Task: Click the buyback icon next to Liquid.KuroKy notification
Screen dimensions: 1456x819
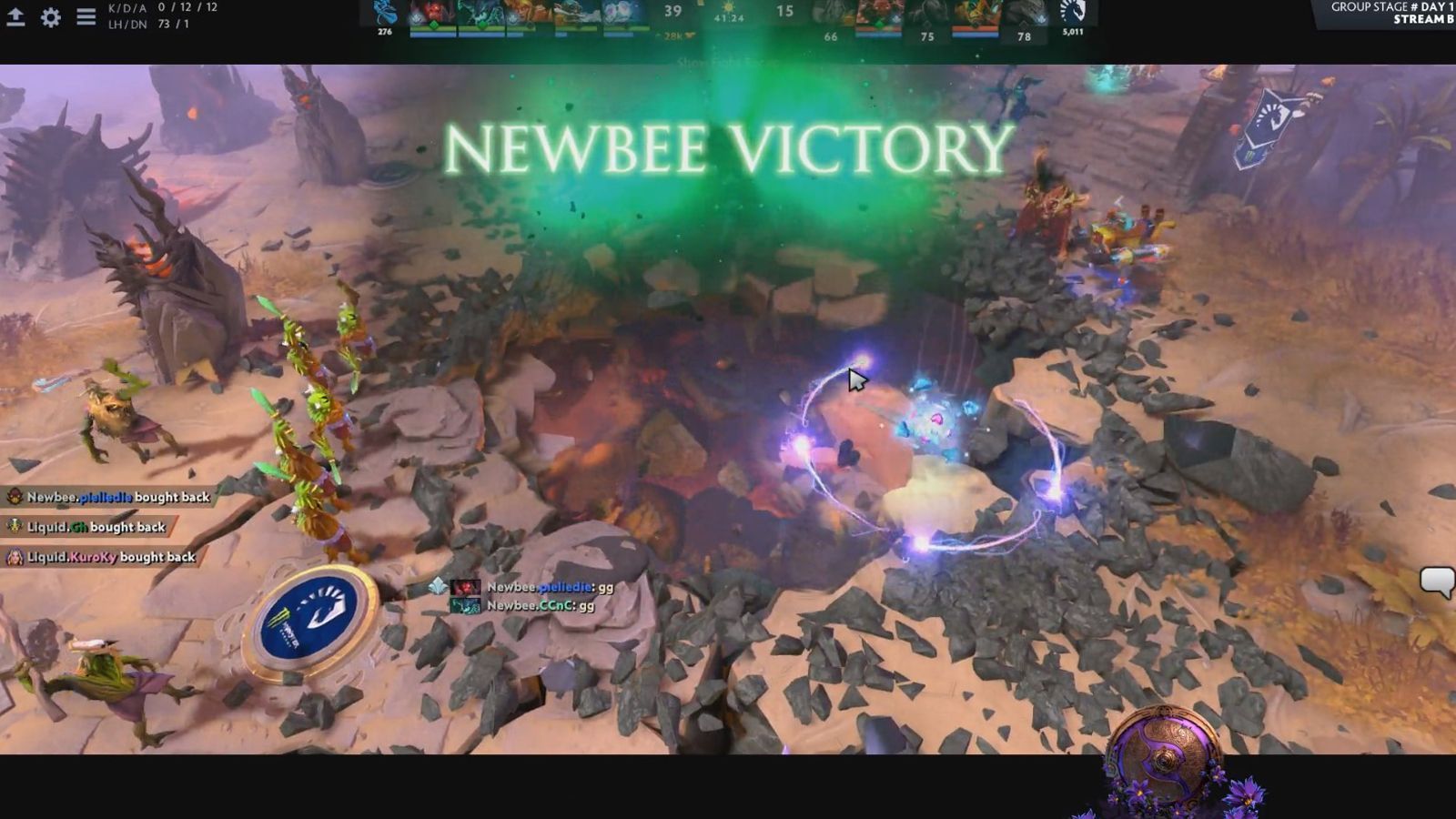Action: [15, 555]
